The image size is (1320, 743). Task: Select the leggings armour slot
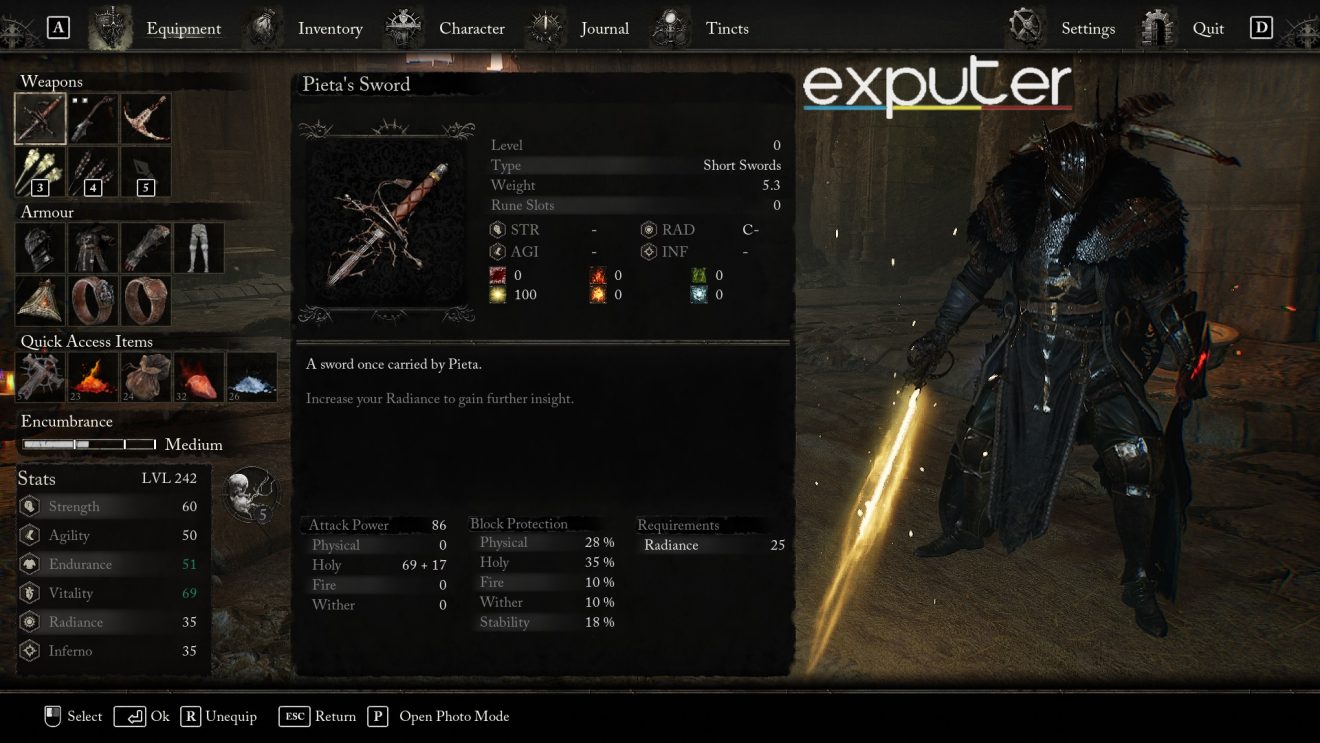(x=198, y=247)
